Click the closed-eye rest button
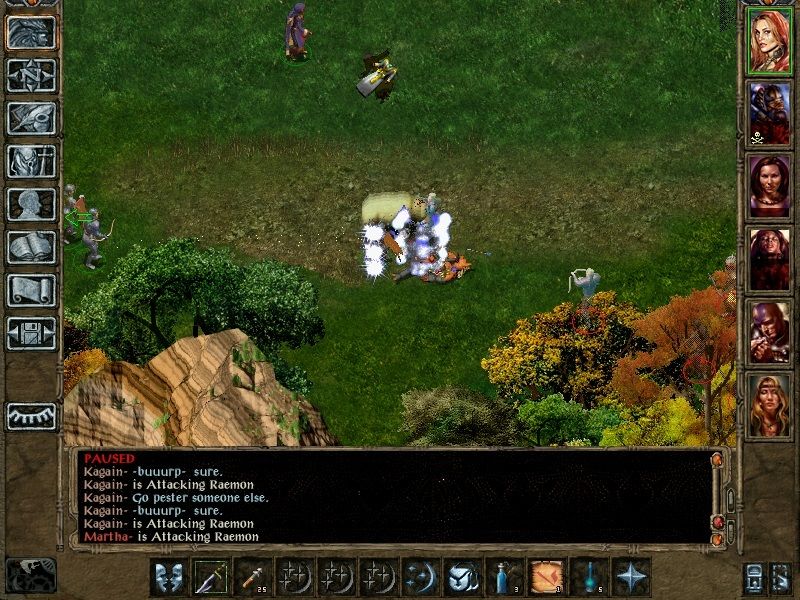Image resolution: width=800 pixels, height=600 pixels. [x=31, y=416]
